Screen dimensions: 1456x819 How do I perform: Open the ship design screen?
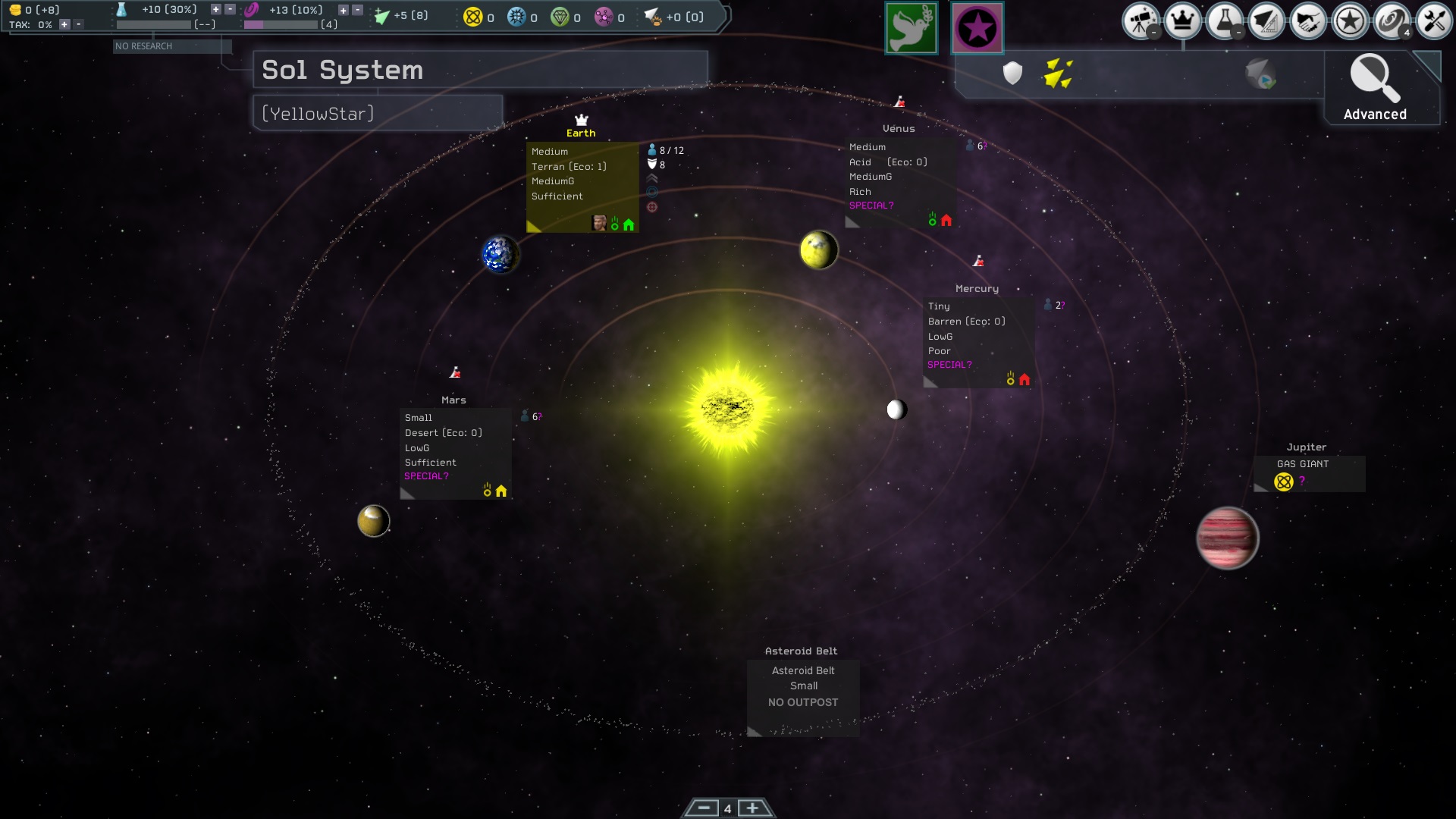(1266, 21)
